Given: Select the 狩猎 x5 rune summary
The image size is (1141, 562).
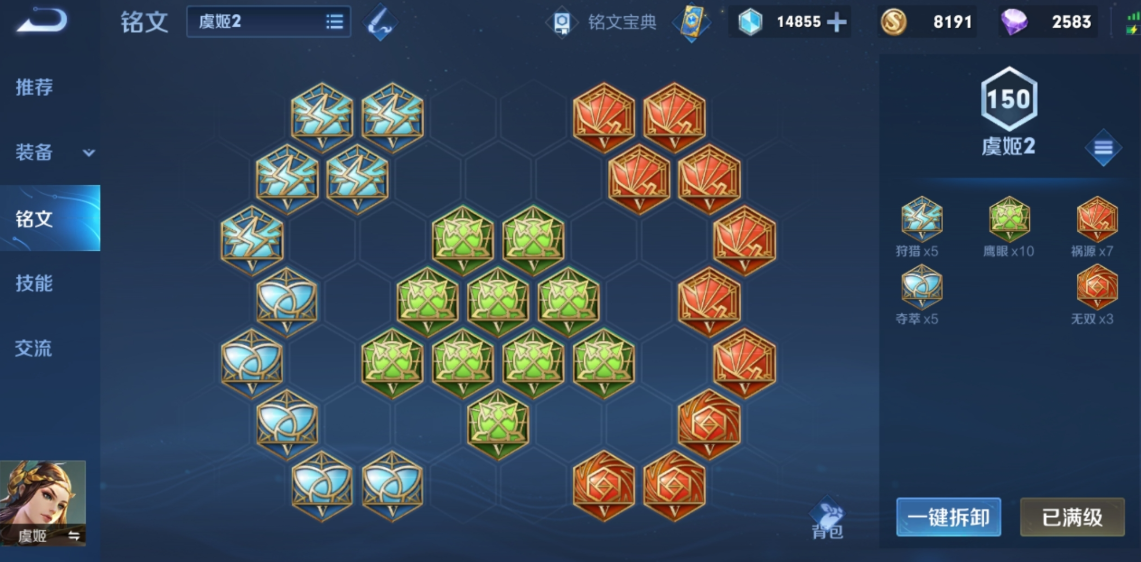Looking at the screenshot, I should tap(920, 226).
